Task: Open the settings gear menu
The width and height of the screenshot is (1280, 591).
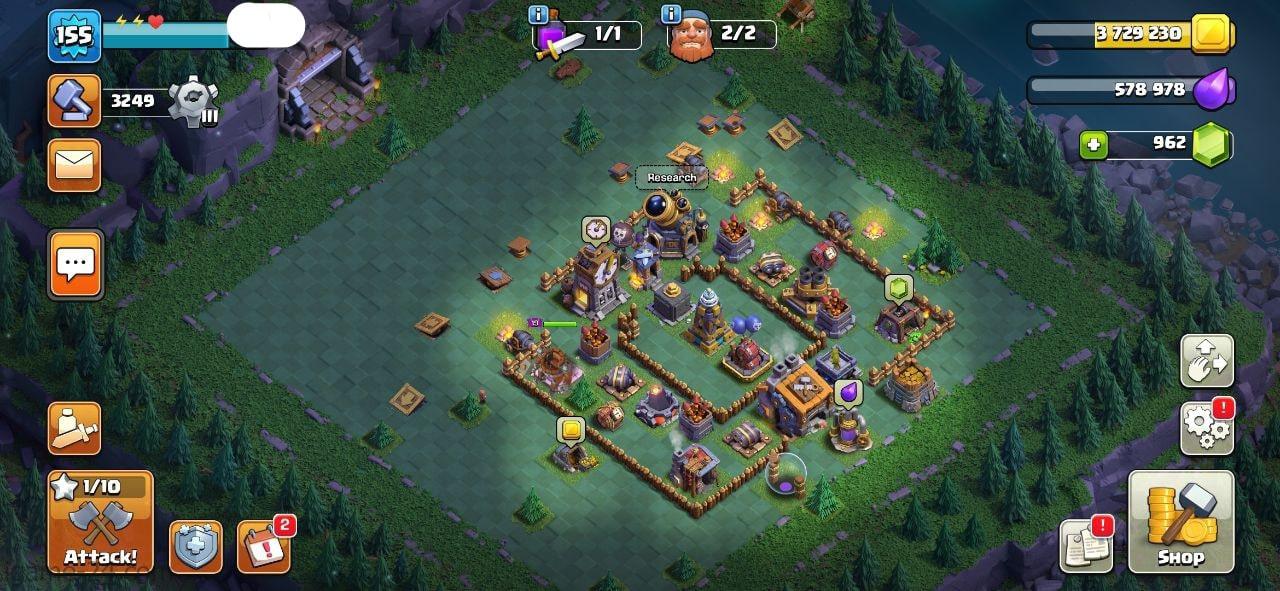Action: click(1207, 428)
